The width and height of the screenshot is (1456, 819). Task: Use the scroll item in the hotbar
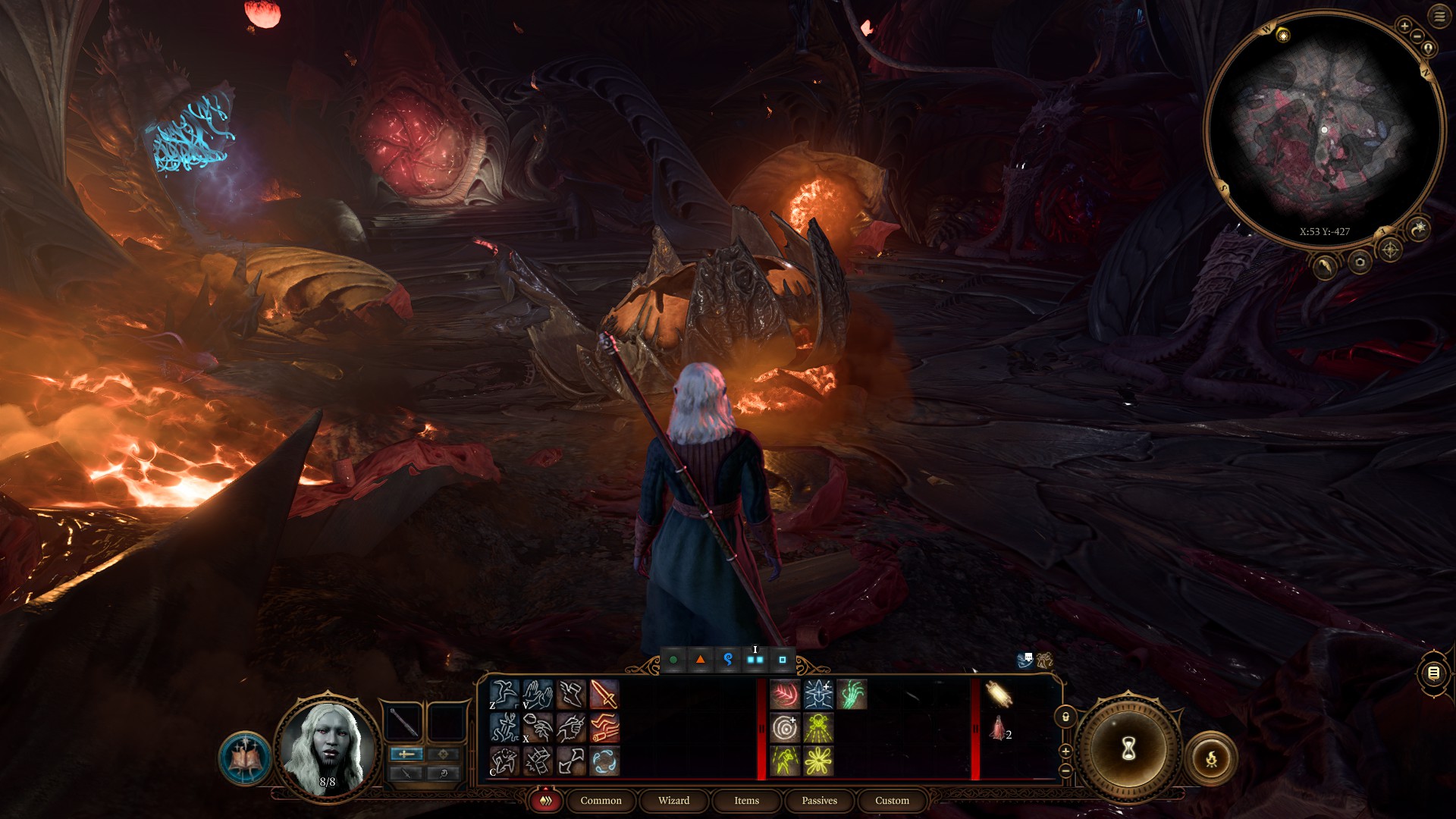point(998,694)
